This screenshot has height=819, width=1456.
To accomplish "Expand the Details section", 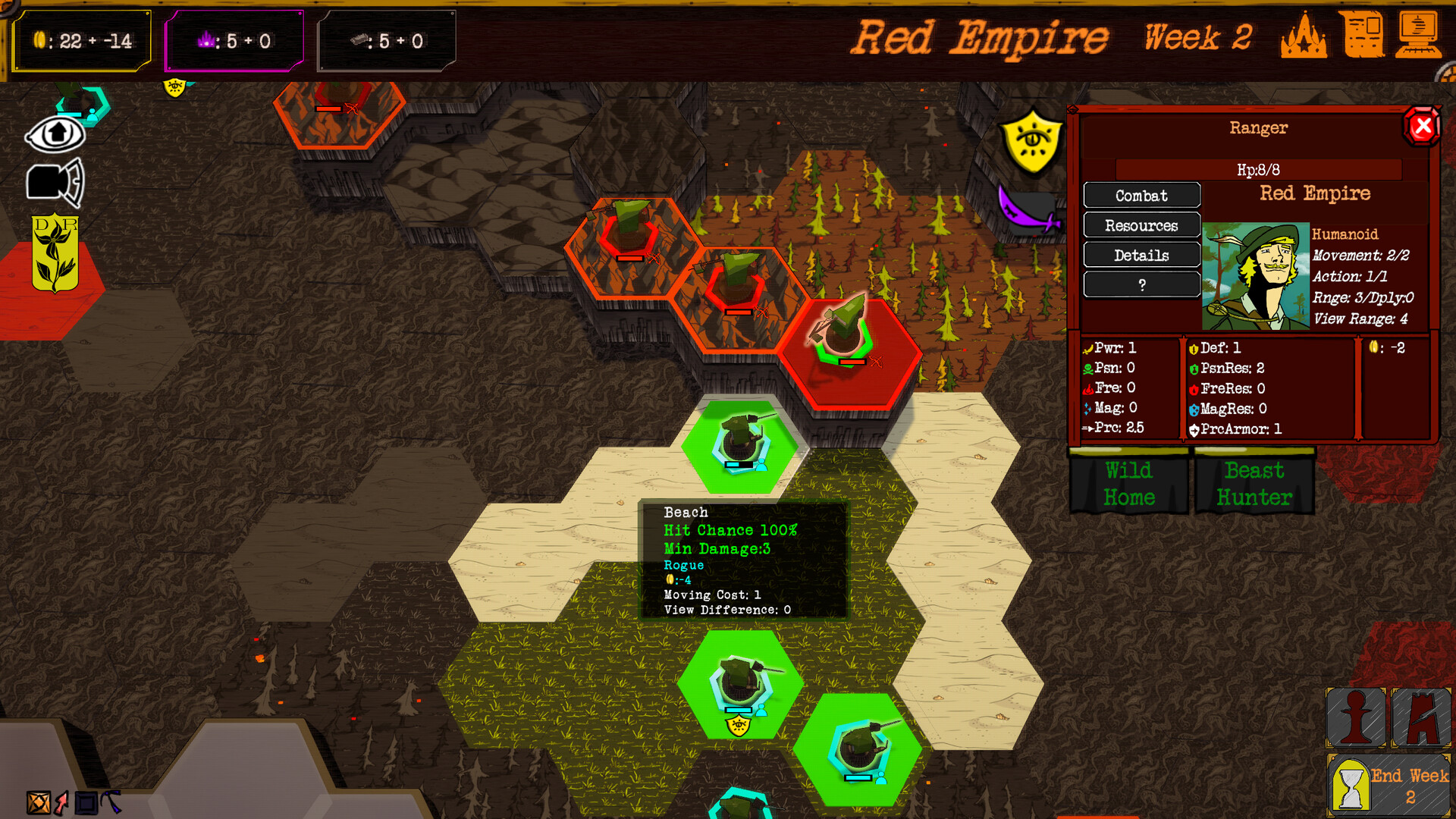I will click(x=1141, y=255).
